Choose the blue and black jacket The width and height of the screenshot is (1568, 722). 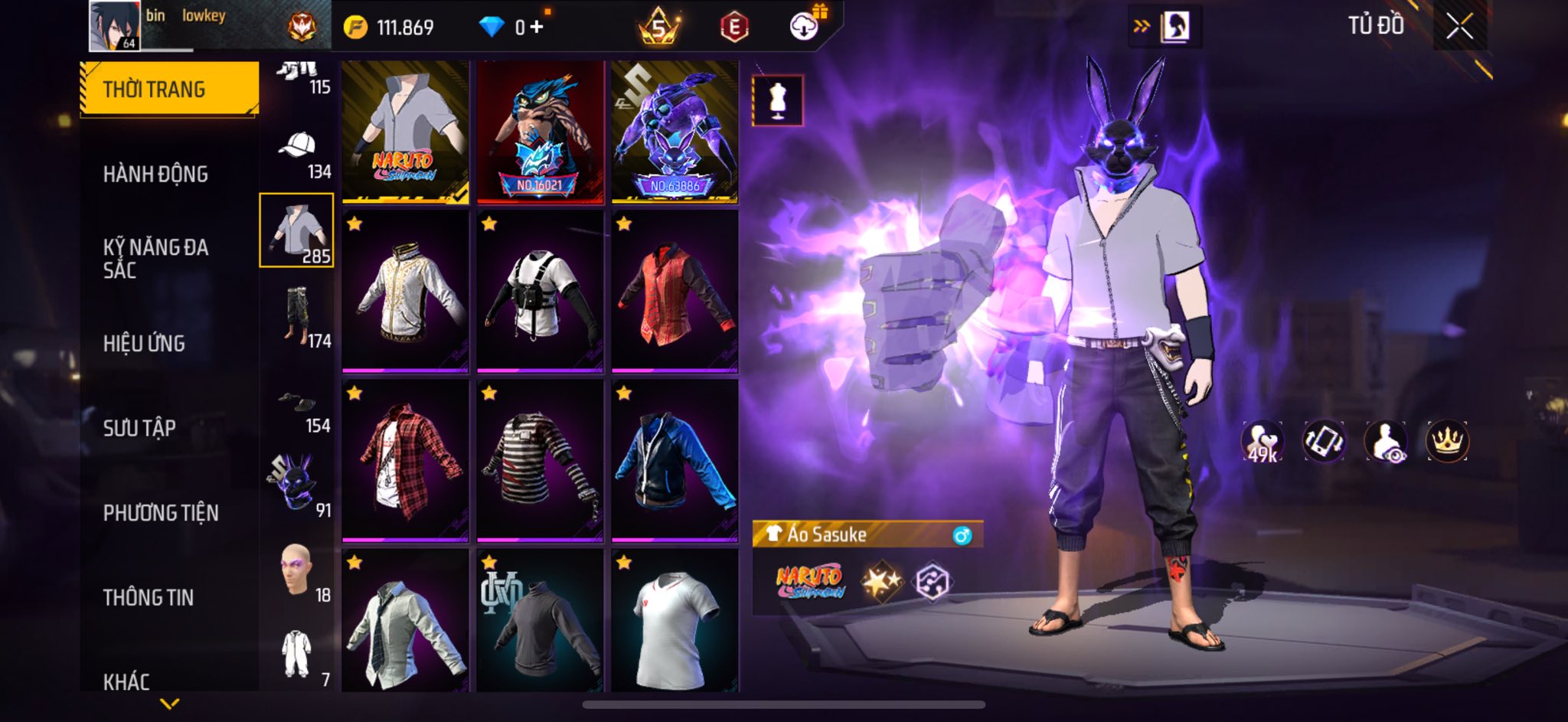click(x=675, y=459)
